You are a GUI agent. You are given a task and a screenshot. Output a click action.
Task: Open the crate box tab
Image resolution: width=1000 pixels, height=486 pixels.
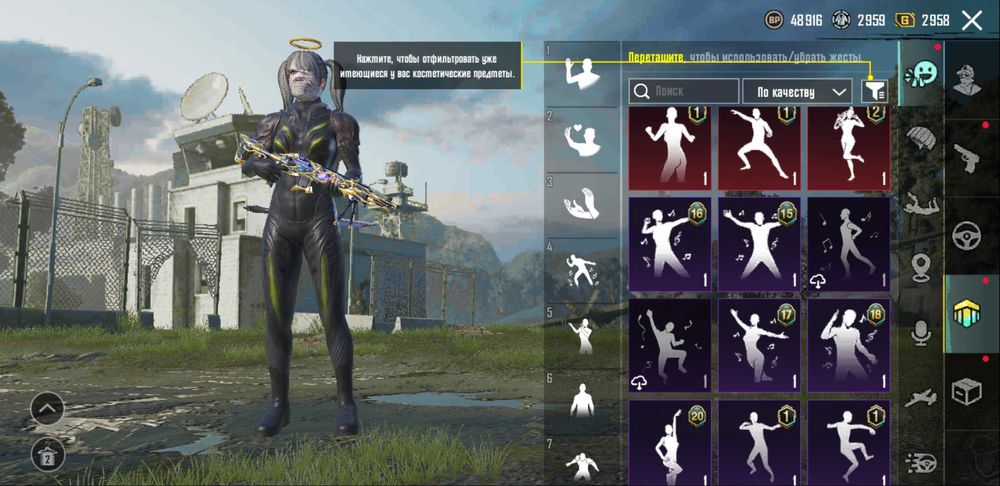click(x=970, y=390)
